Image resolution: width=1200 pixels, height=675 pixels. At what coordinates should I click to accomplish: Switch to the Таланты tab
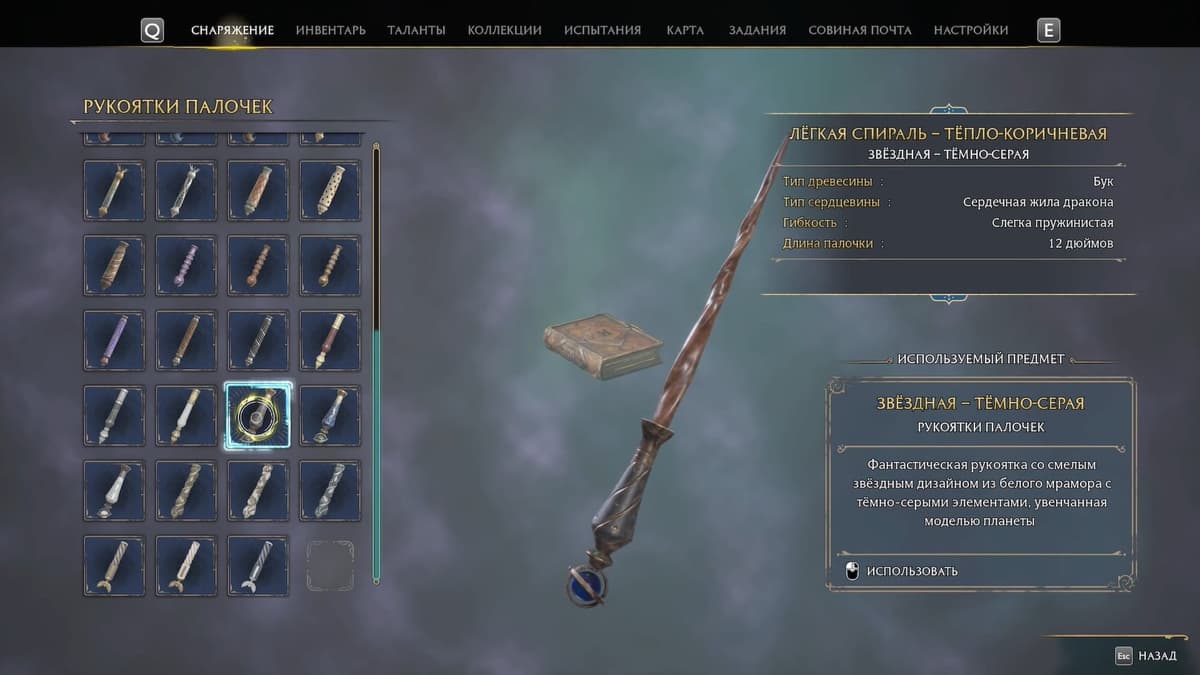pyautogui.click(x=416, y=30)
